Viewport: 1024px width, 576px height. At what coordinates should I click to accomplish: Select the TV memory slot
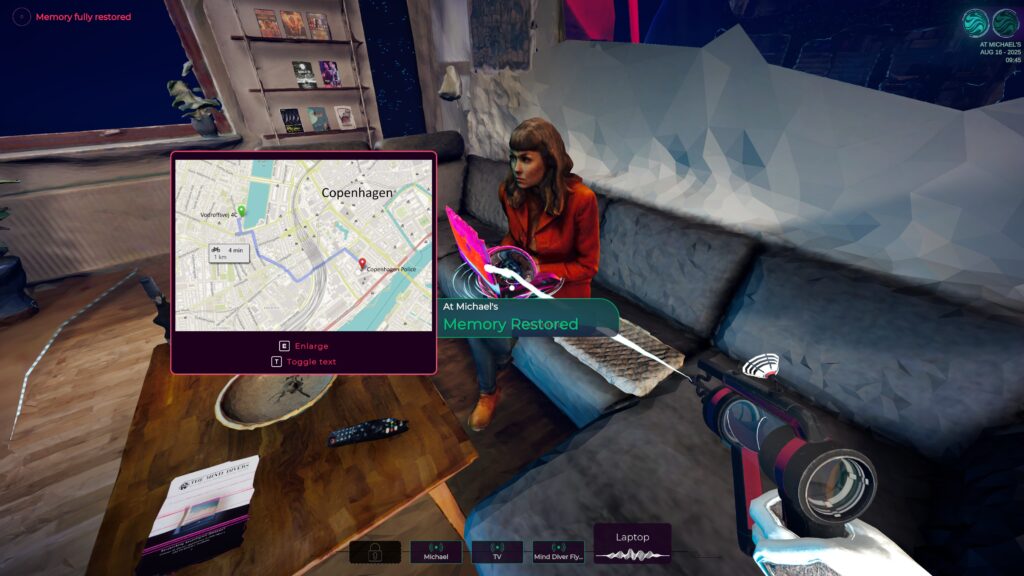click(497, 552)
